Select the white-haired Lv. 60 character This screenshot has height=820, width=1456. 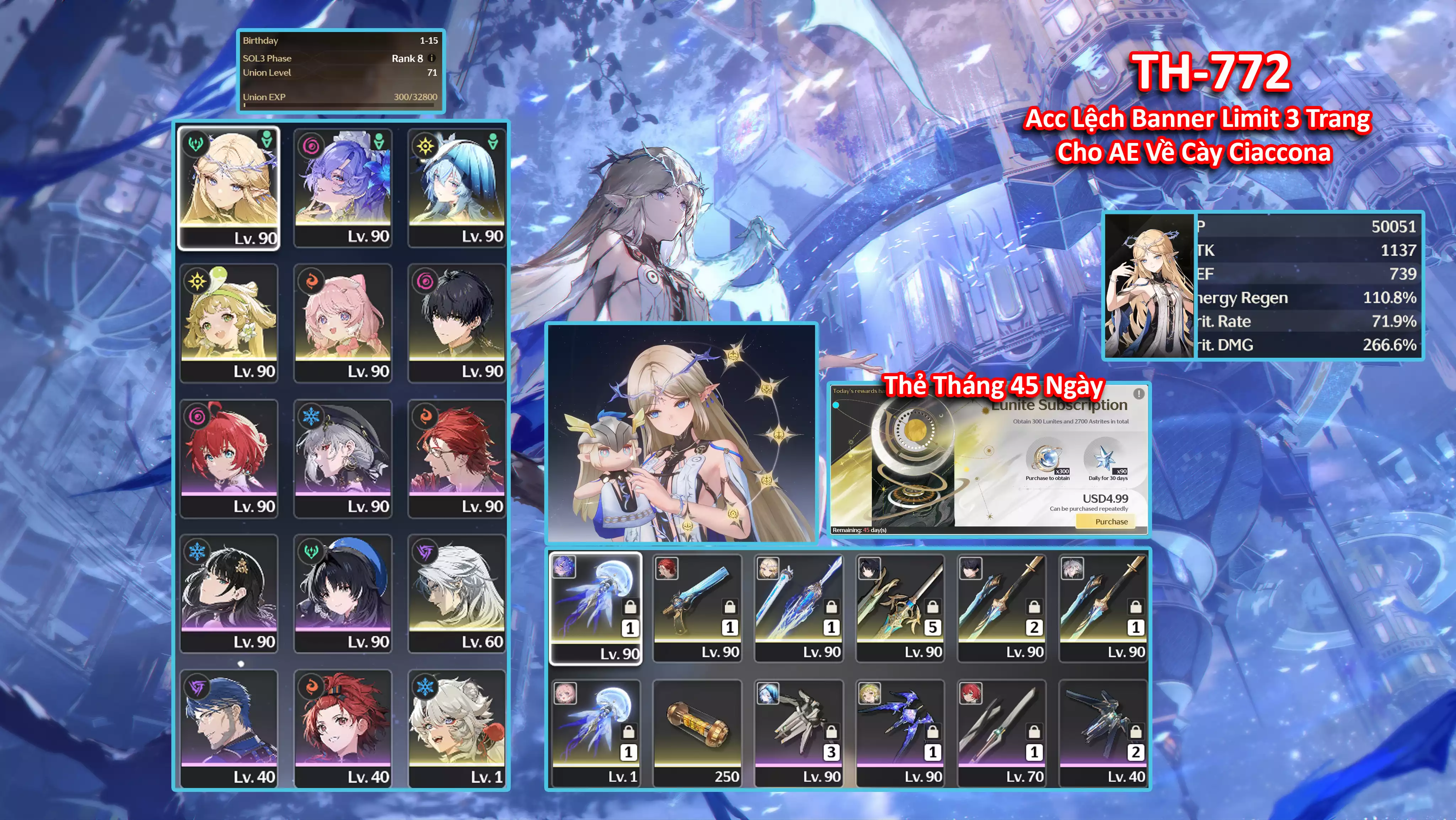[456, 593]
